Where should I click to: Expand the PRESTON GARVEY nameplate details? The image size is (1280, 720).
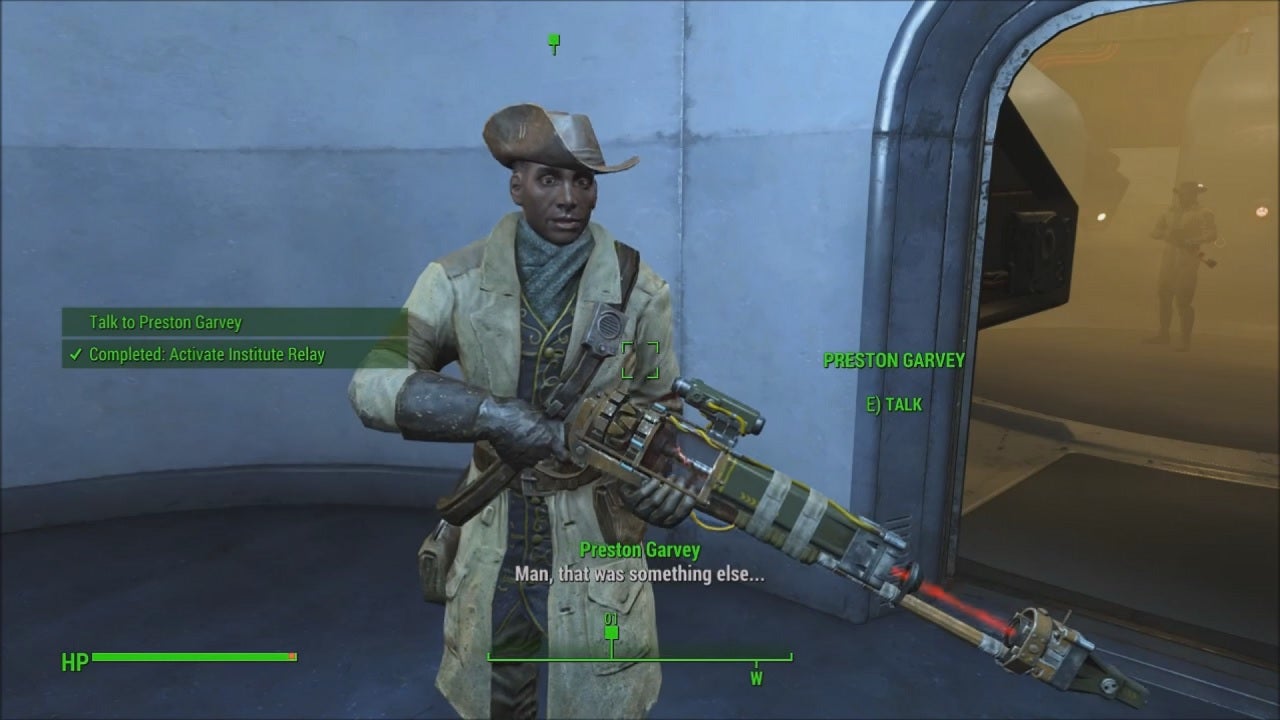coord(895,361)
